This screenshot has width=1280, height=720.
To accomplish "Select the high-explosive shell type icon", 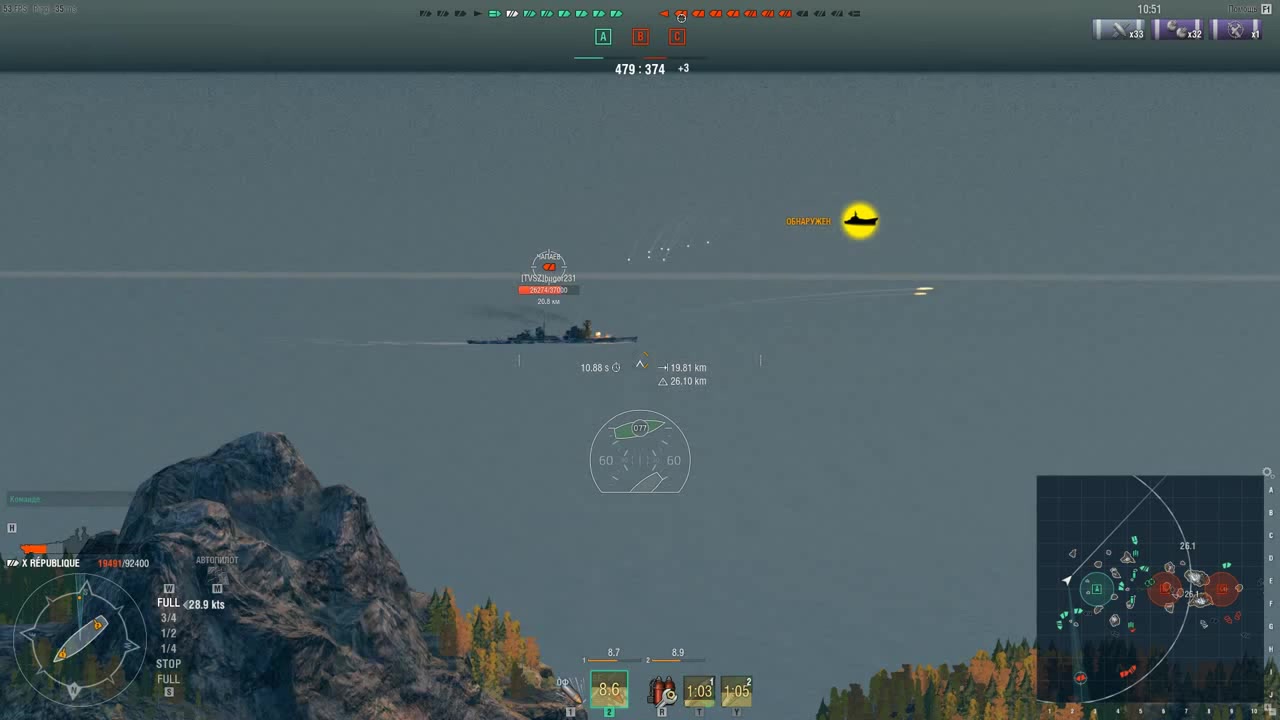I will click(x=571, y=691).
